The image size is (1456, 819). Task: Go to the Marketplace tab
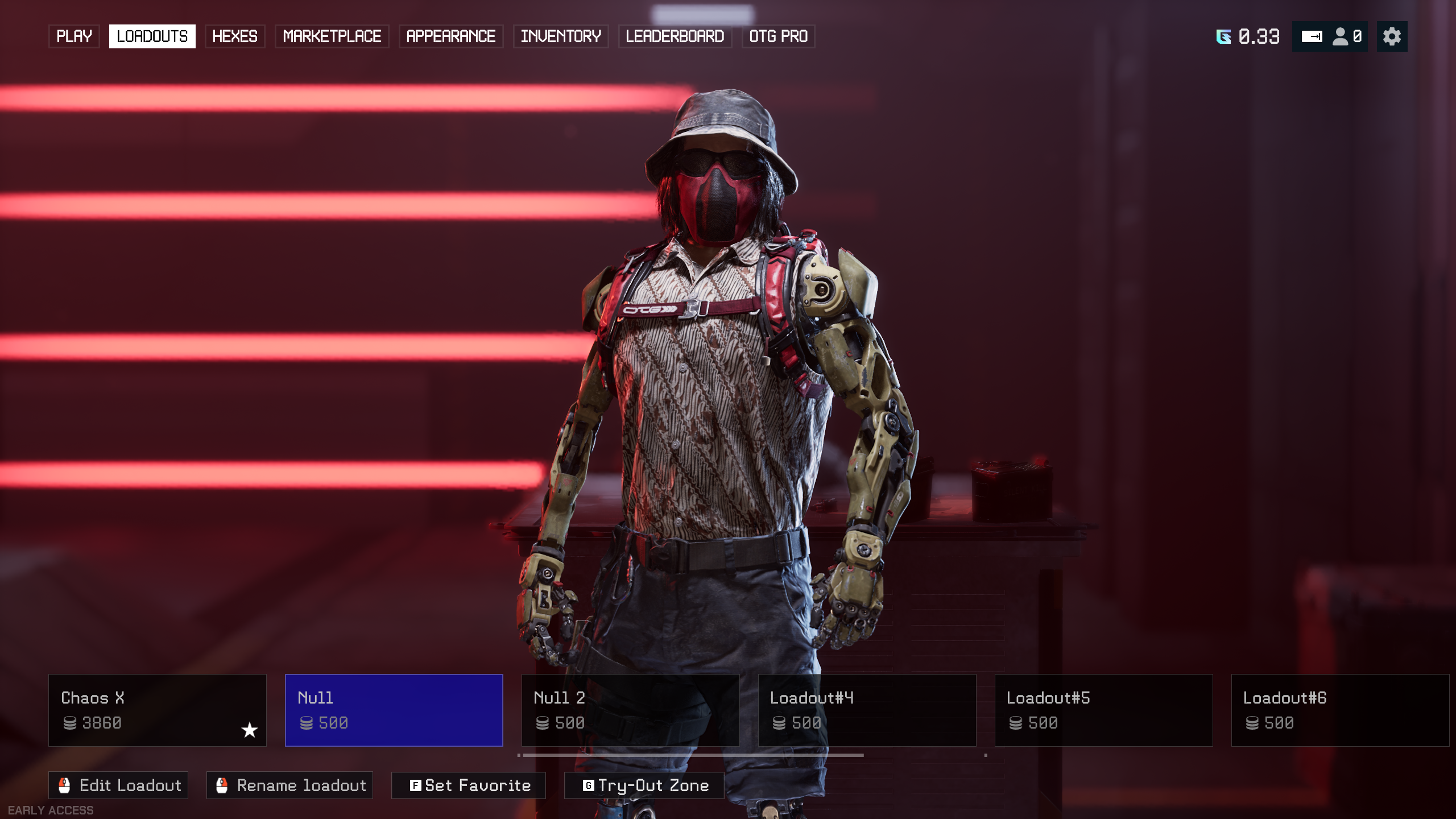point(332,36)
